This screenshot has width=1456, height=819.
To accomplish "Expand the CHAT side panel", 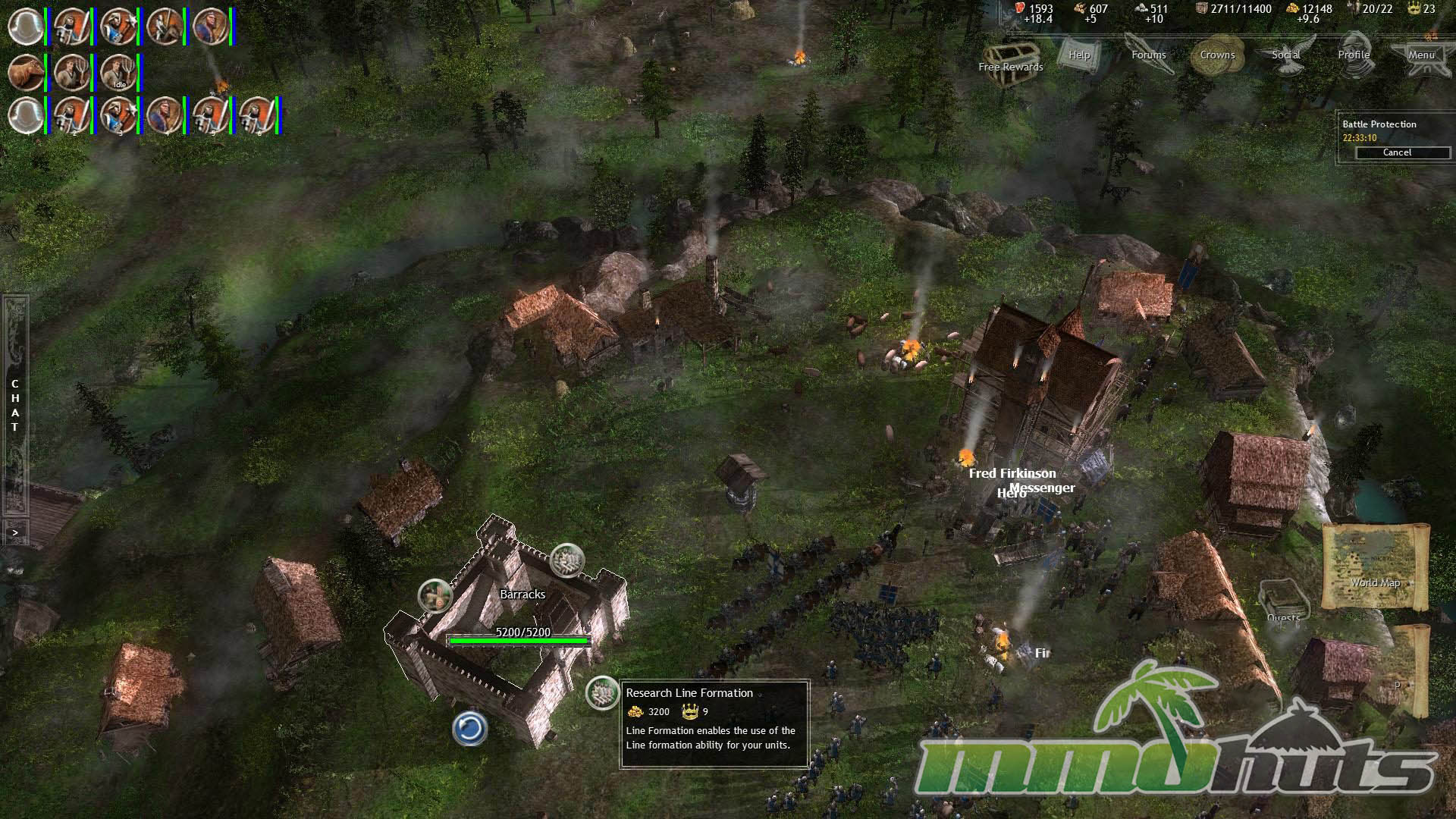I will pyautogui.click(x=15, y=405).
